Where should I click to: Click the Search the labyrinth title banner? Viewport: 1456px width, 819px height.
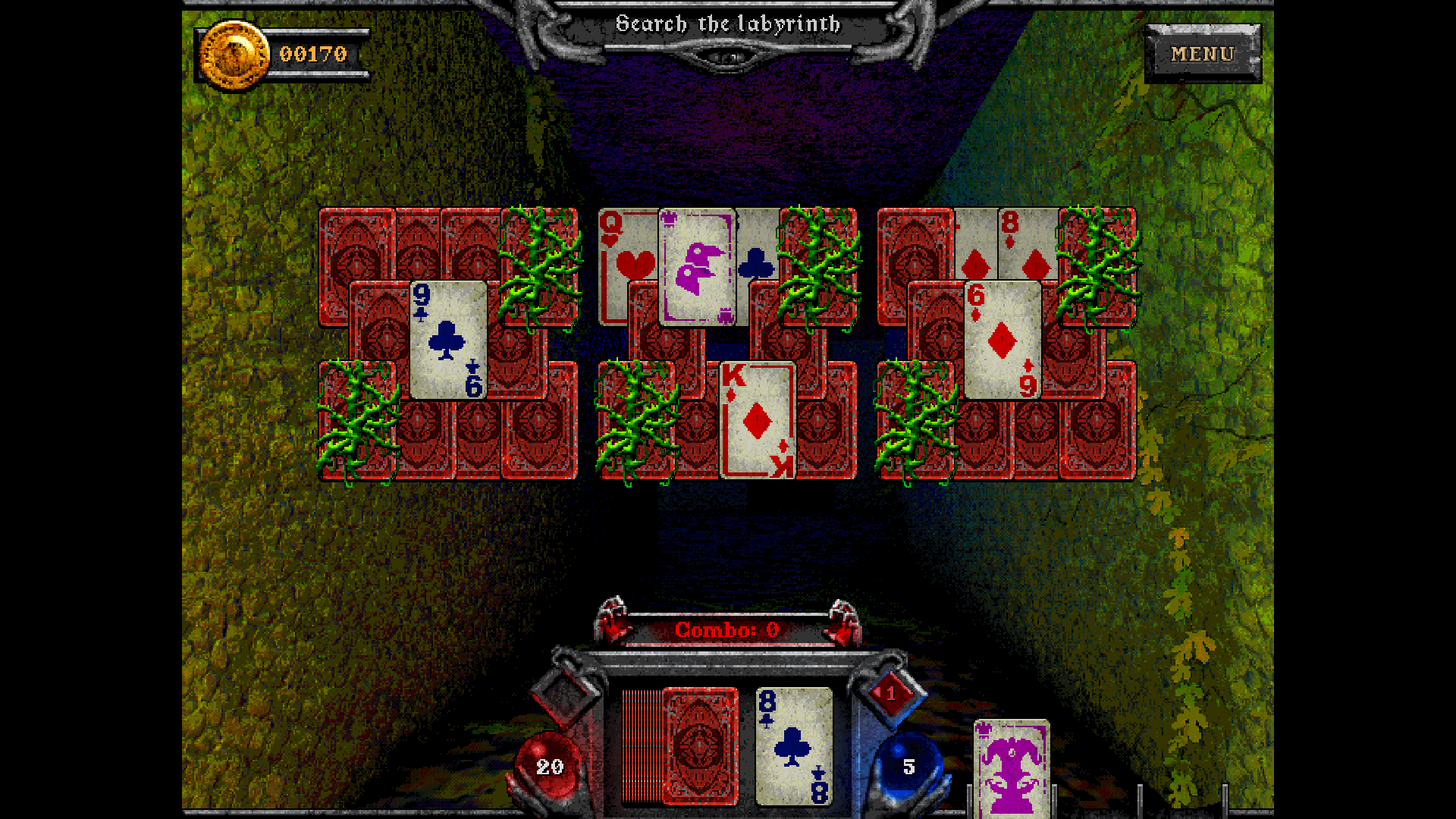coord(730,24)
